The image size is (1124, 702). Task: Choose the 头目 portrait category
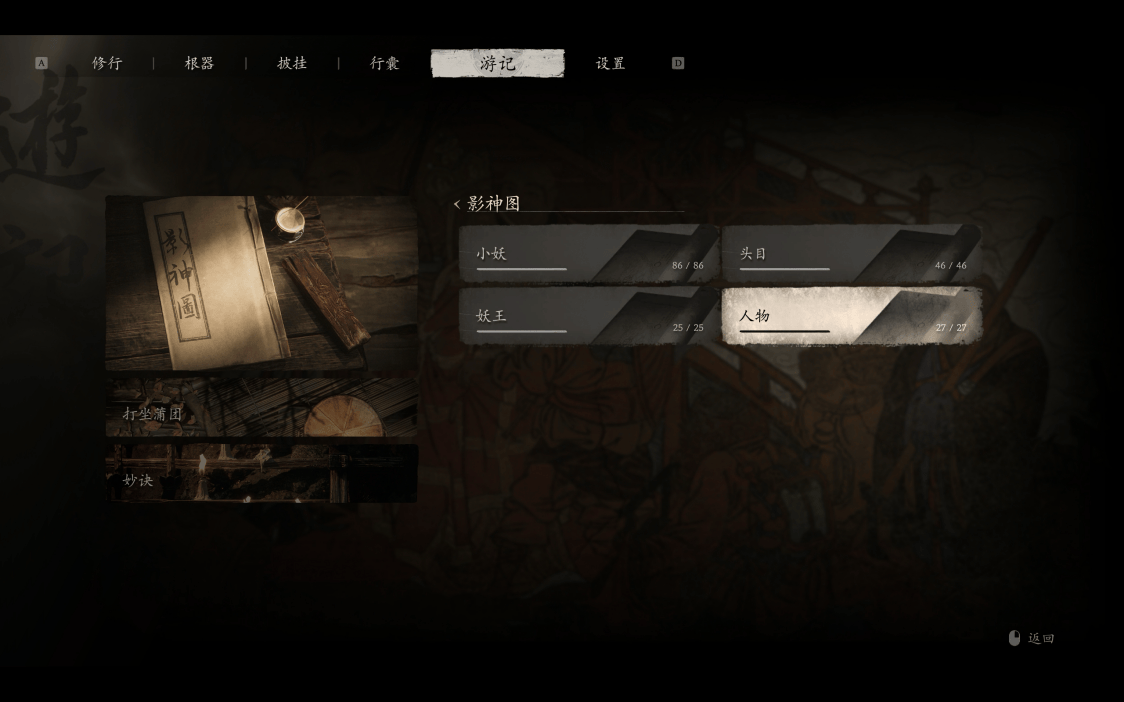coord(851,254)
